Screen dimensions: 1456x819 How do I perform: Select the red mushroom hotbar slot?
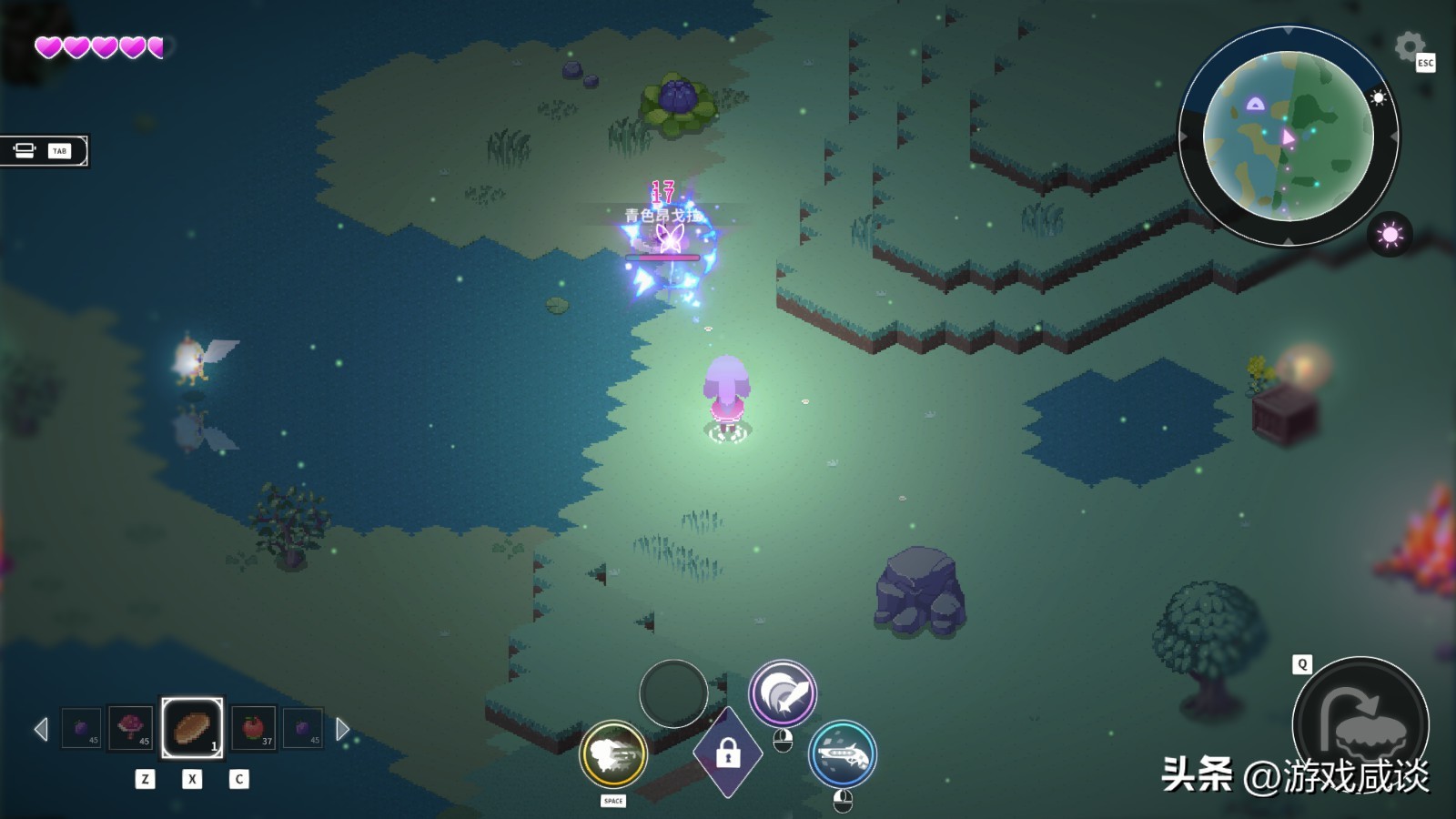(130, 728)
